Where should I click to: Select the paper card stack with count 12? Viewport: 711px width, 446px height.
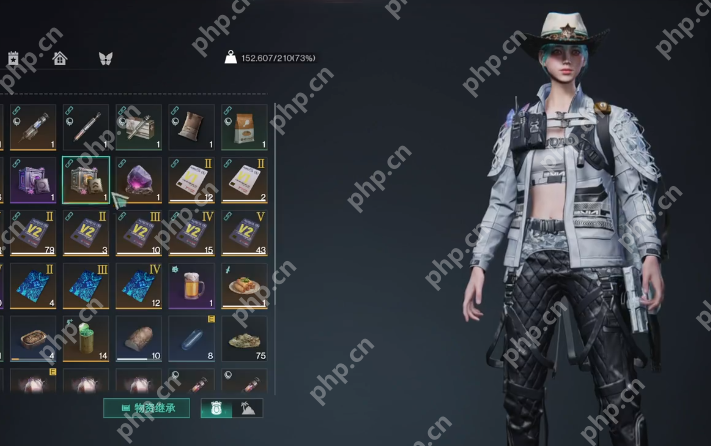click(x=191, y=180)
